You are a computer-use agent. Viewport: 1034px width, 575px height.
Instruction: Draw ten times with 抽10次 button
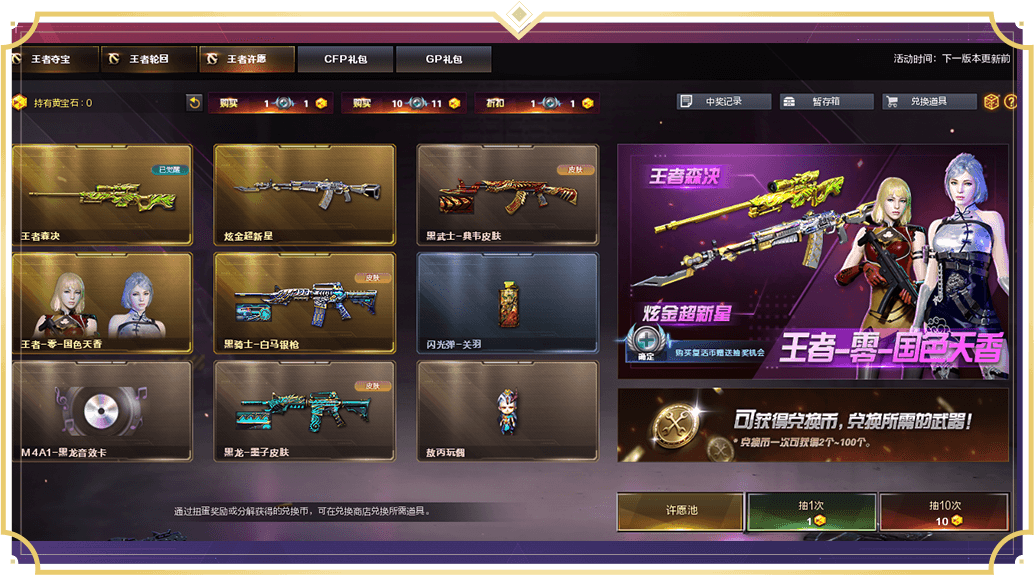click(x=943, y=511)
